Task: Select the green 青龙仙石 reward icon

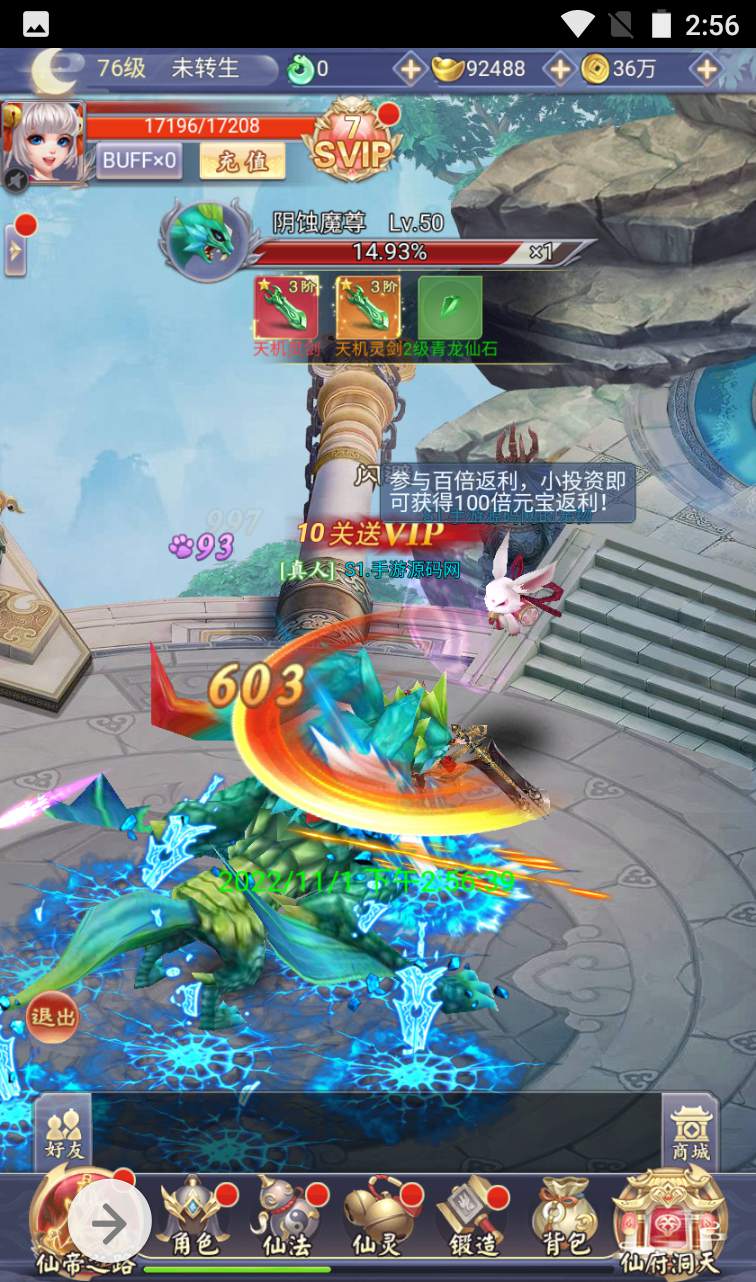Action: 450,307
